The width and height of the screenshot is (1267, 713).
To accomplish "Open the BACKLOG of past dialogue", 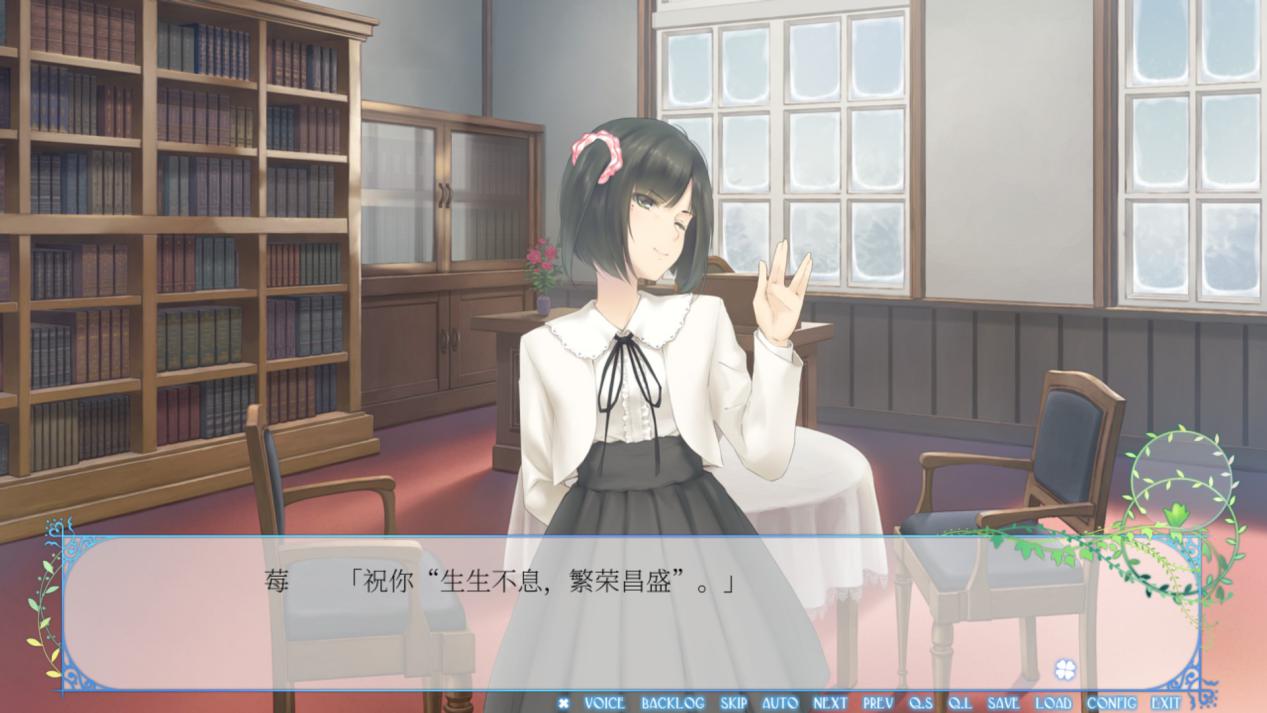I will [x=672, y=703].
